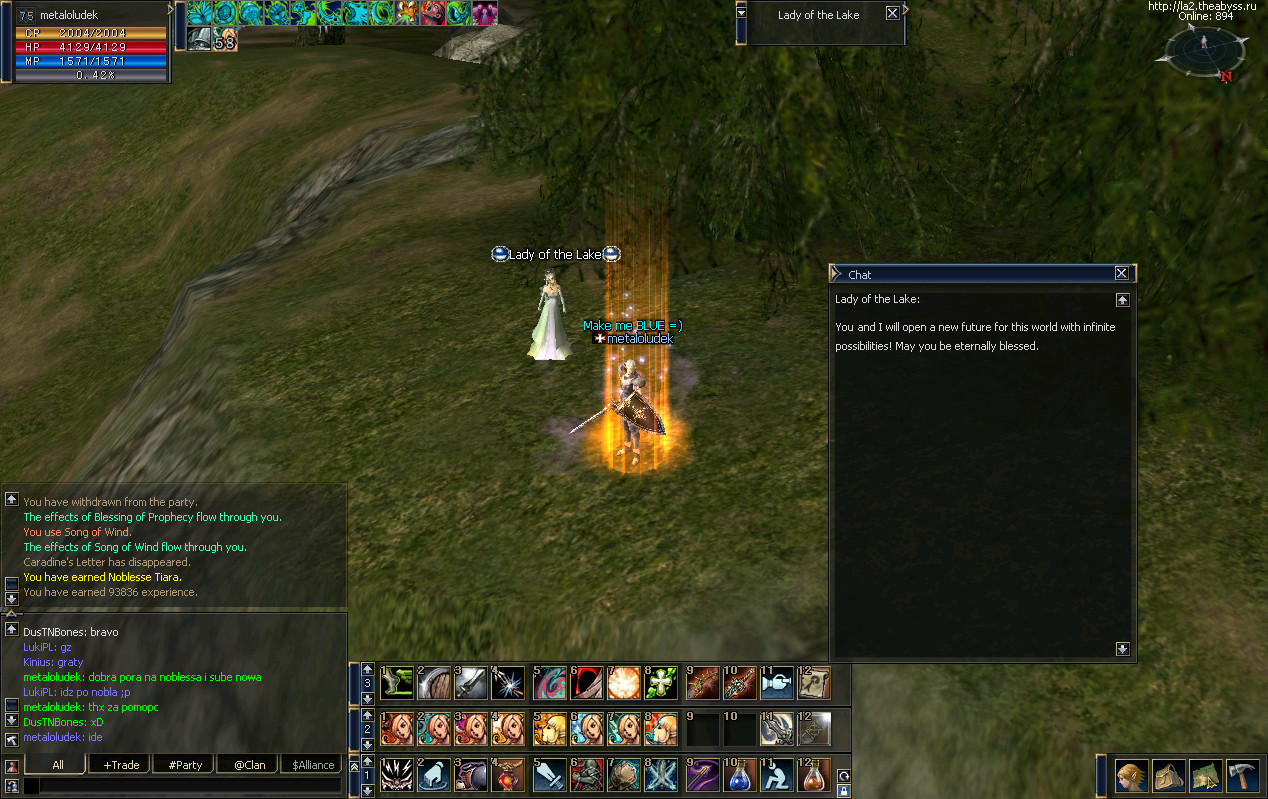The width and height of the screenshot is (1268, 799).
Task: Open the character status elf portrait icon
Action: pos(1131,776)
